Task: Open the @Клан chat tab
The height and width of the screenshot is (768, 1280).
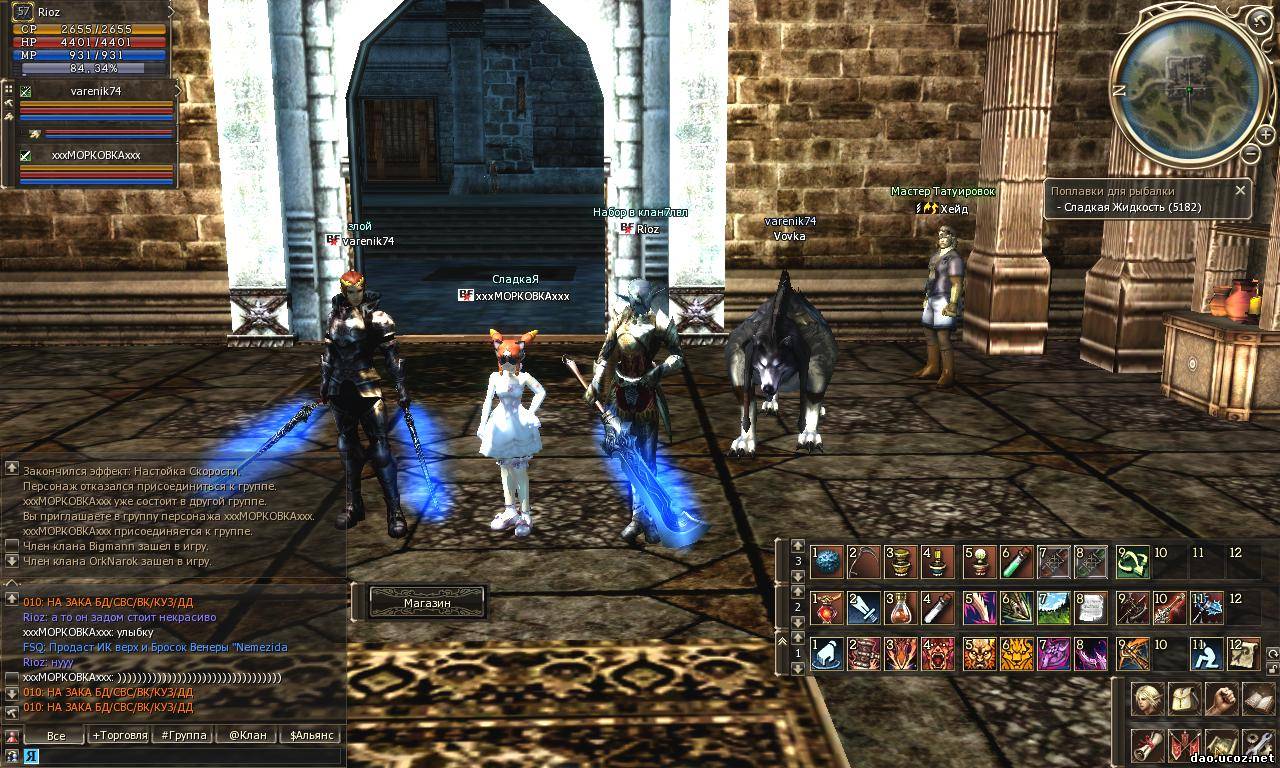Action: (x=247, y=735)
